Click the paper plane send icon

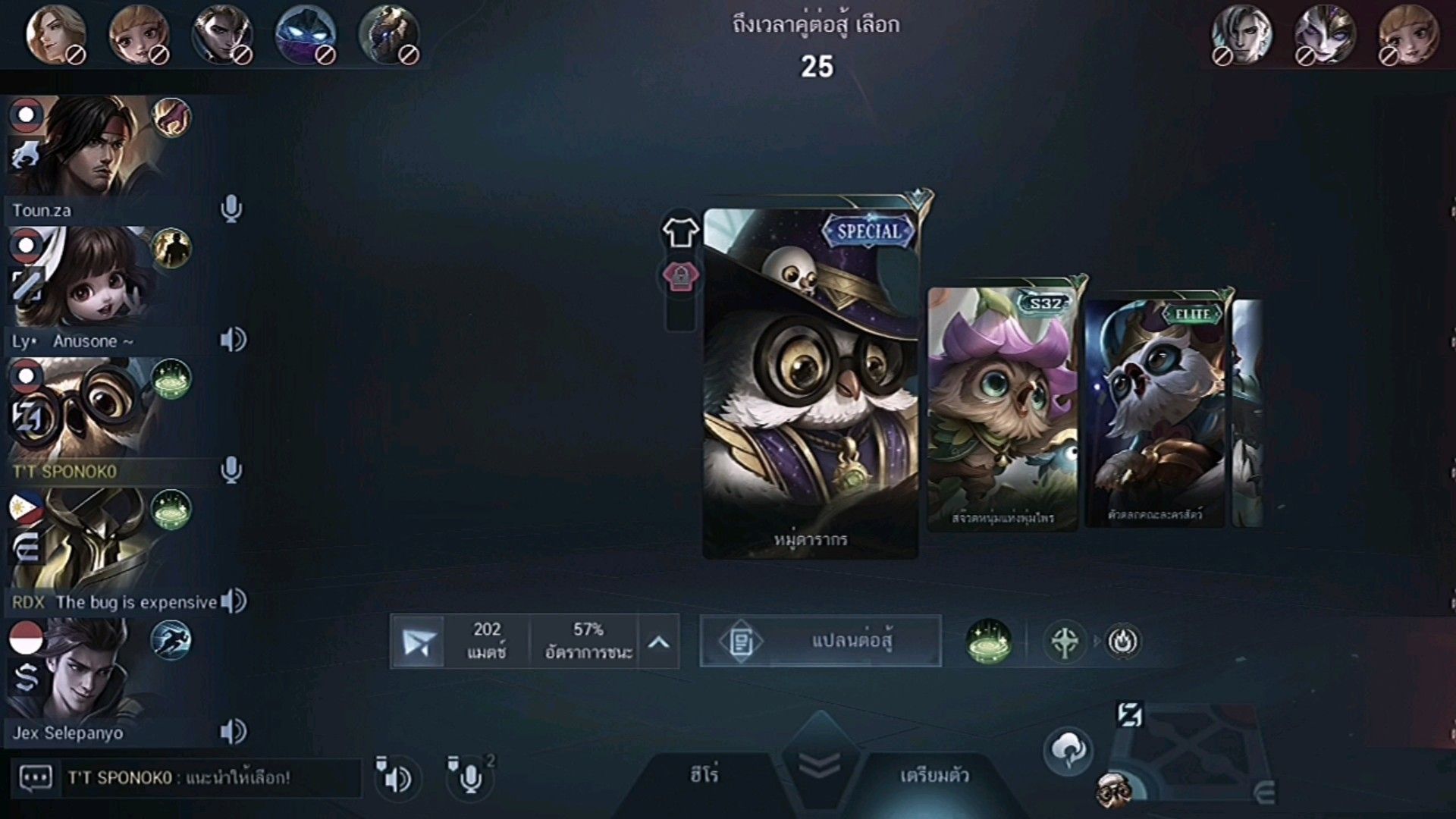(x=418, y=642)
